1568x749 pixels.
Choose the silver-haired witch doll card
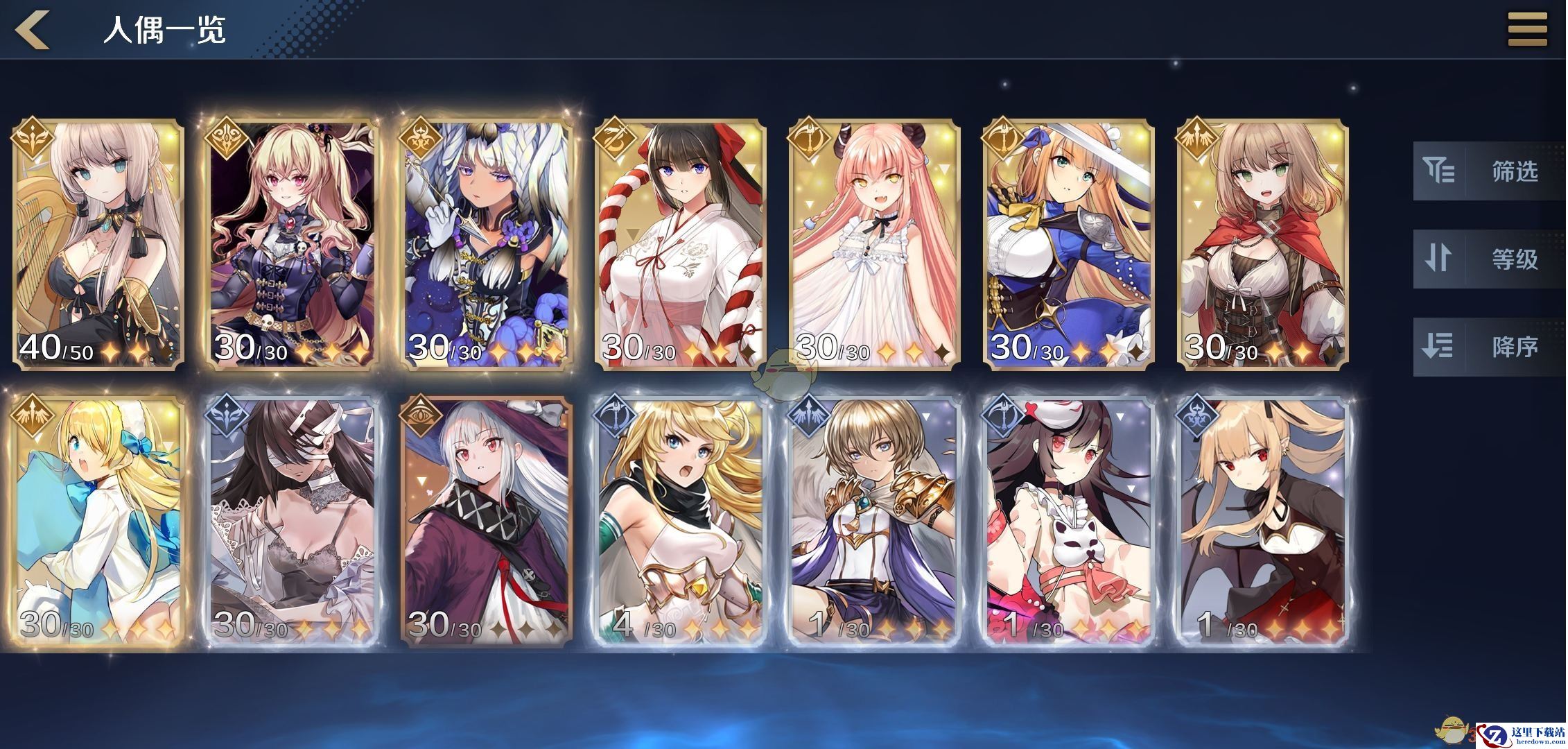coord(487,522)
